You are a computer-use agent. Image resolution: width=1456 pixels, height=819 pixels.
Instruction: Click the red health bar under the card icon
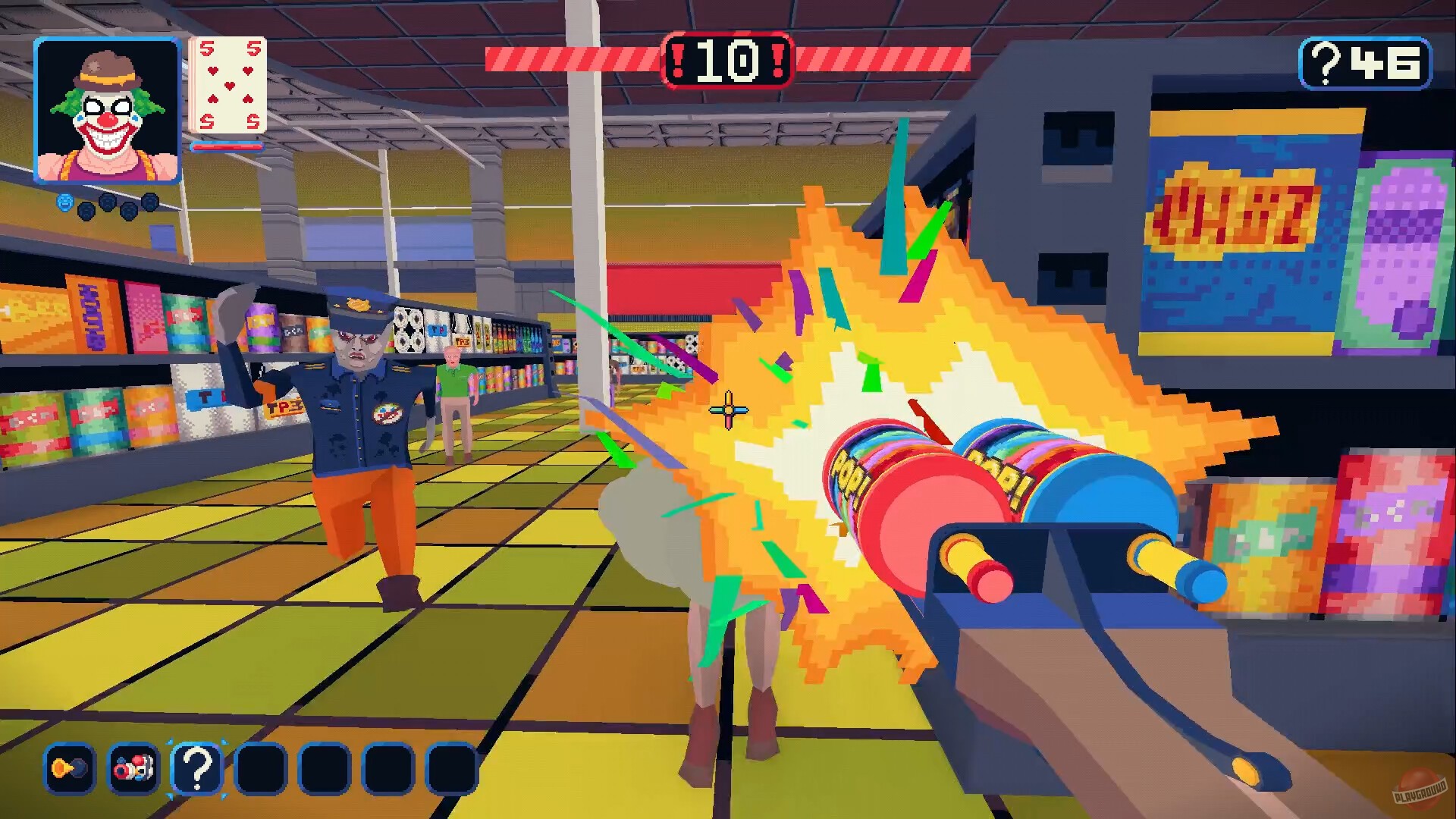[227, 148]
